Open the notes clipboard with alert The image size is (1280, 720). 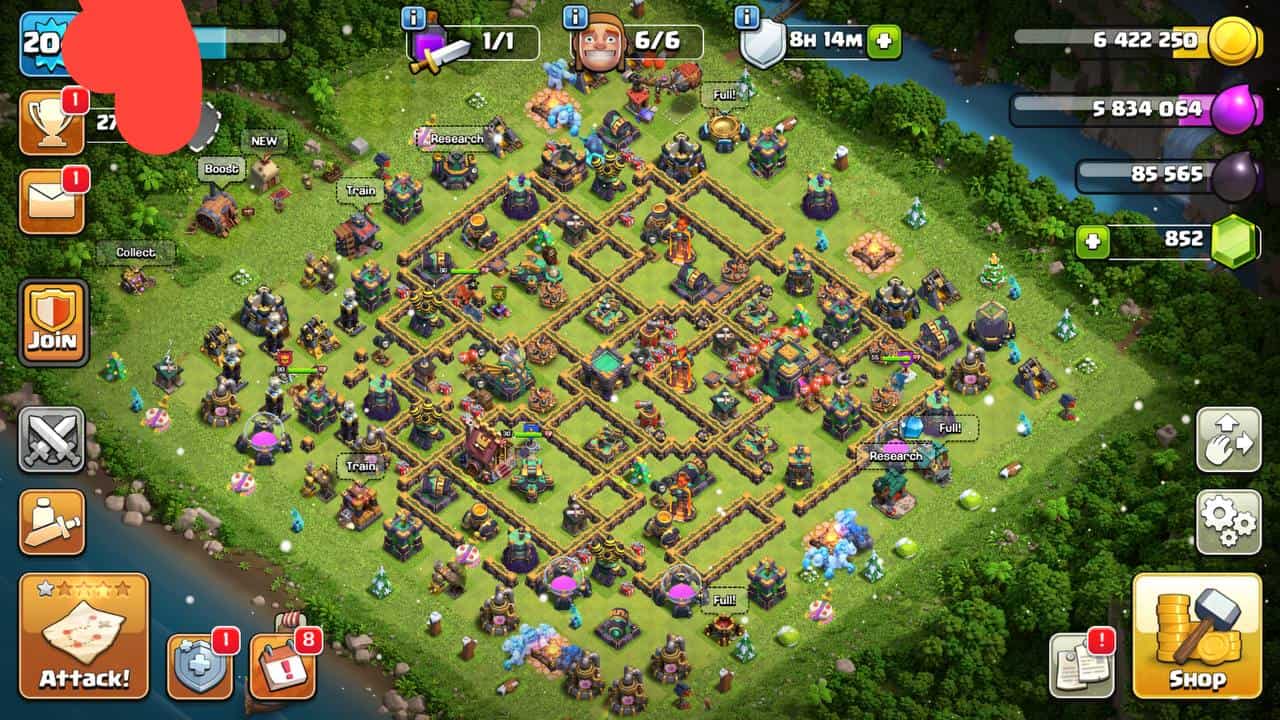click(1081, 666)
